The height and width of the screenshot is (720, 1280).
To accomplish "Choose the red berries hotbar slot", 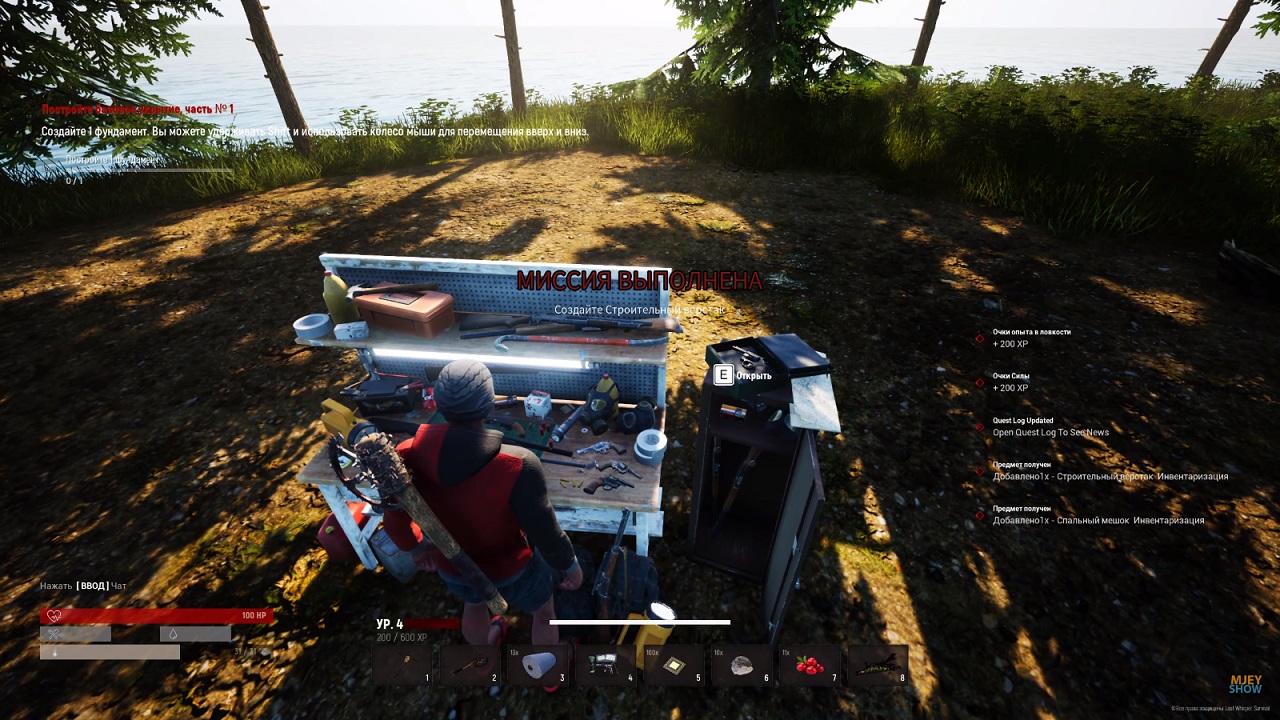I will pyautogui.click(x=809, y=665).
